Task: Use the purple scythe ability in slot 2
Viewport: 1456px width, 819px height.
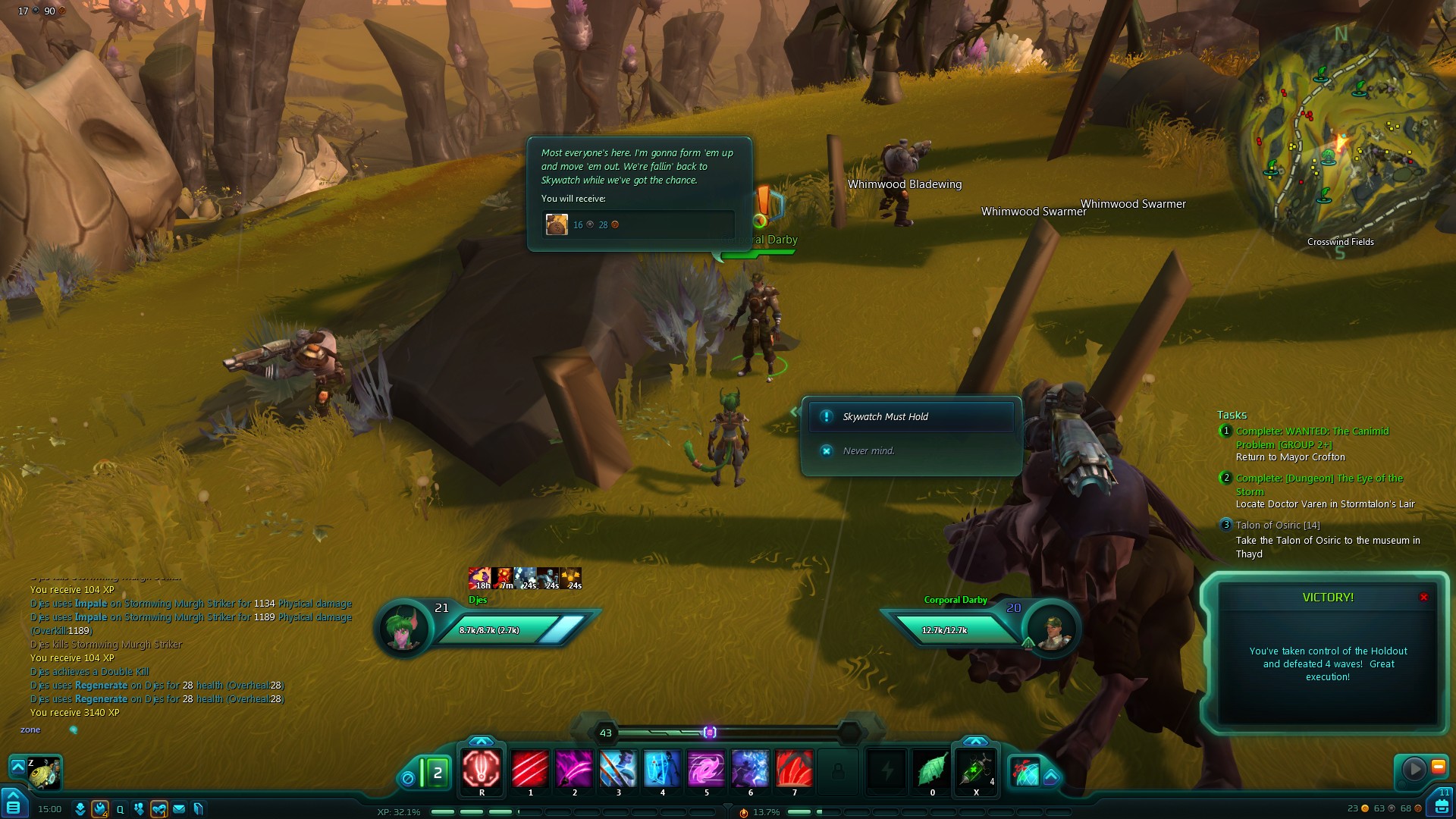Action: point(574,769)
